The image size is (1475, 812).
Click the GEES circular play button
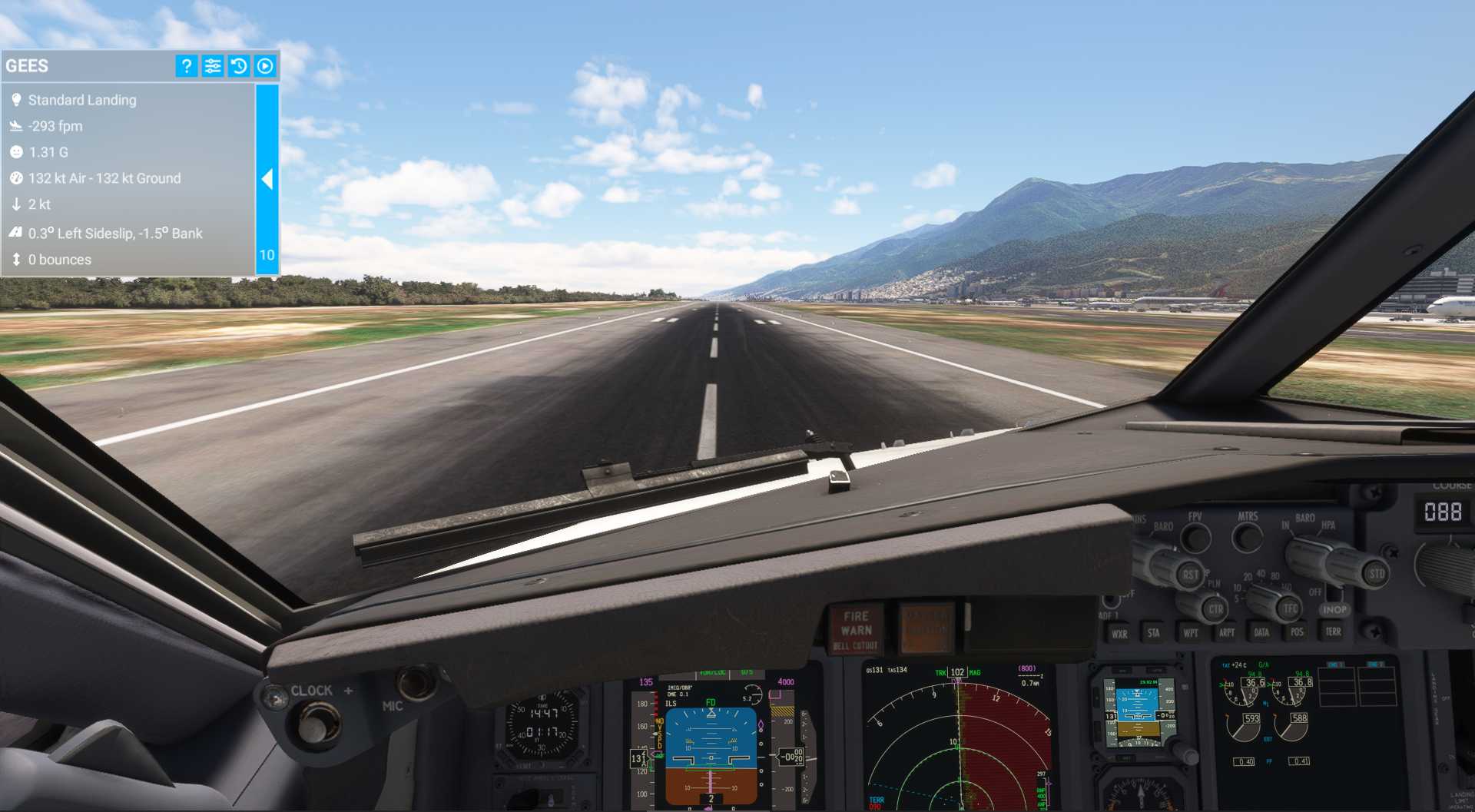[x=265, y=66]
